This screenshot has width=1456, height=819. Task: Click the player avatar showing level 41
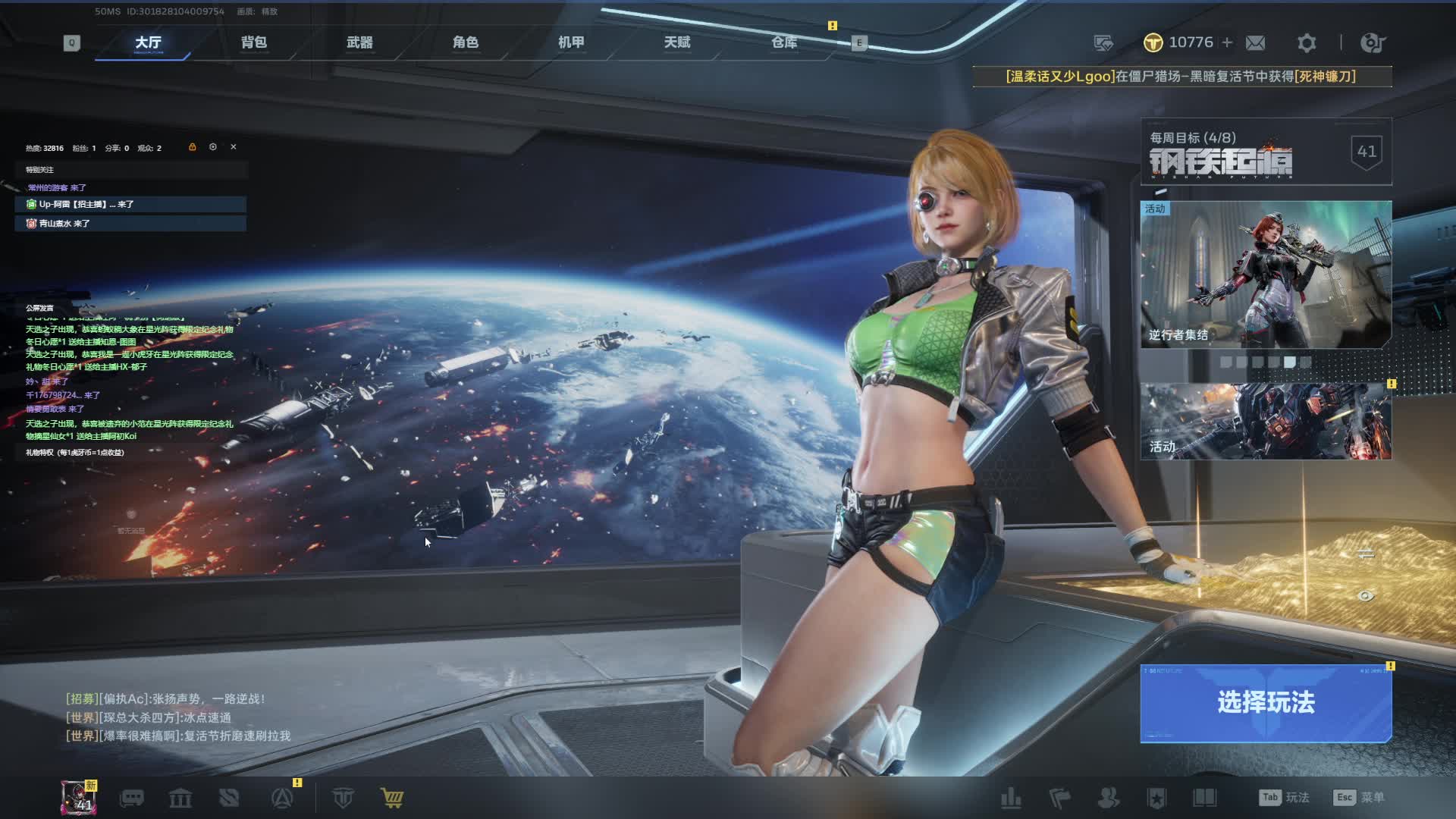pos(79,798)
